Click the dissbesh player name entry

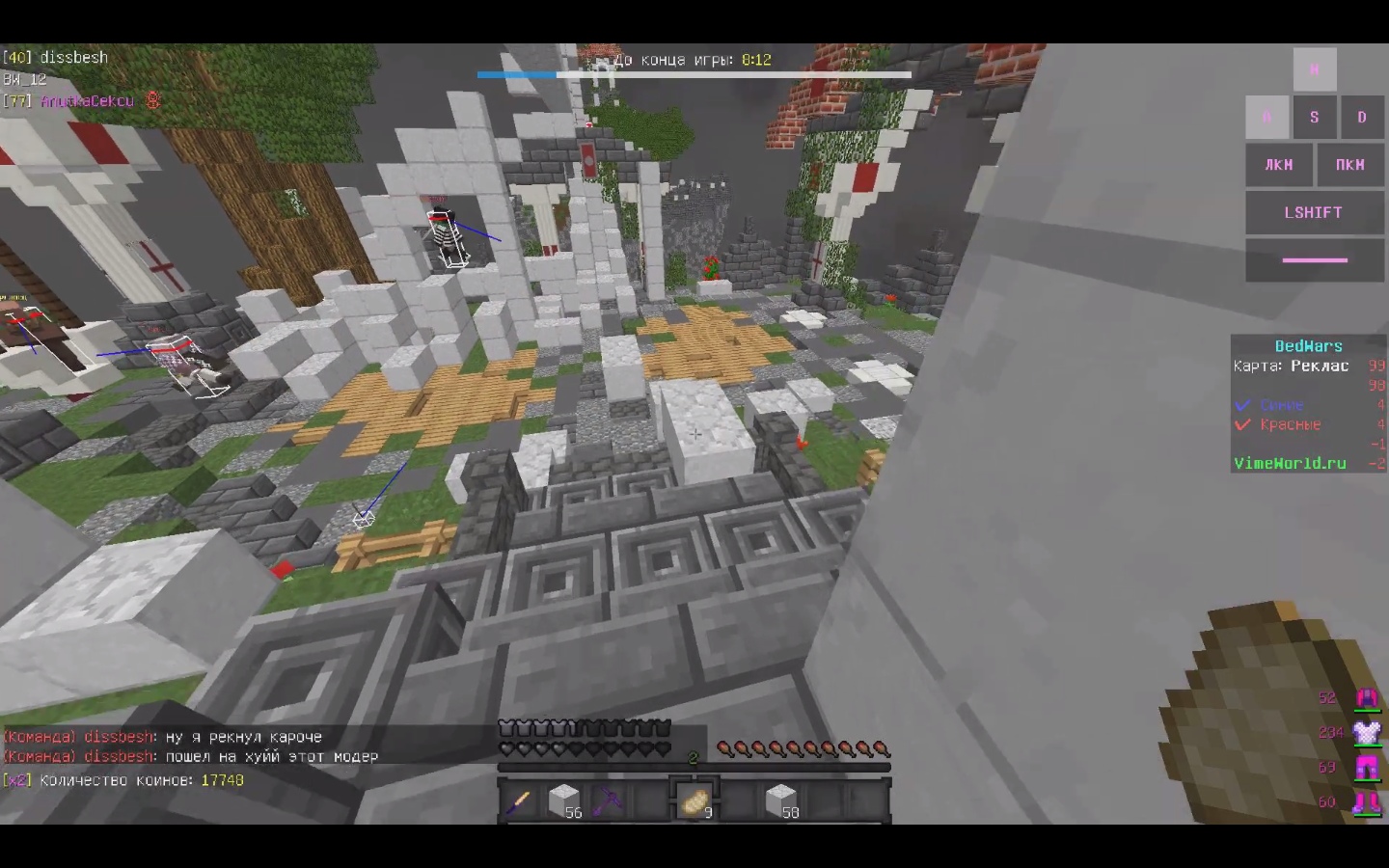pos(73,58)
